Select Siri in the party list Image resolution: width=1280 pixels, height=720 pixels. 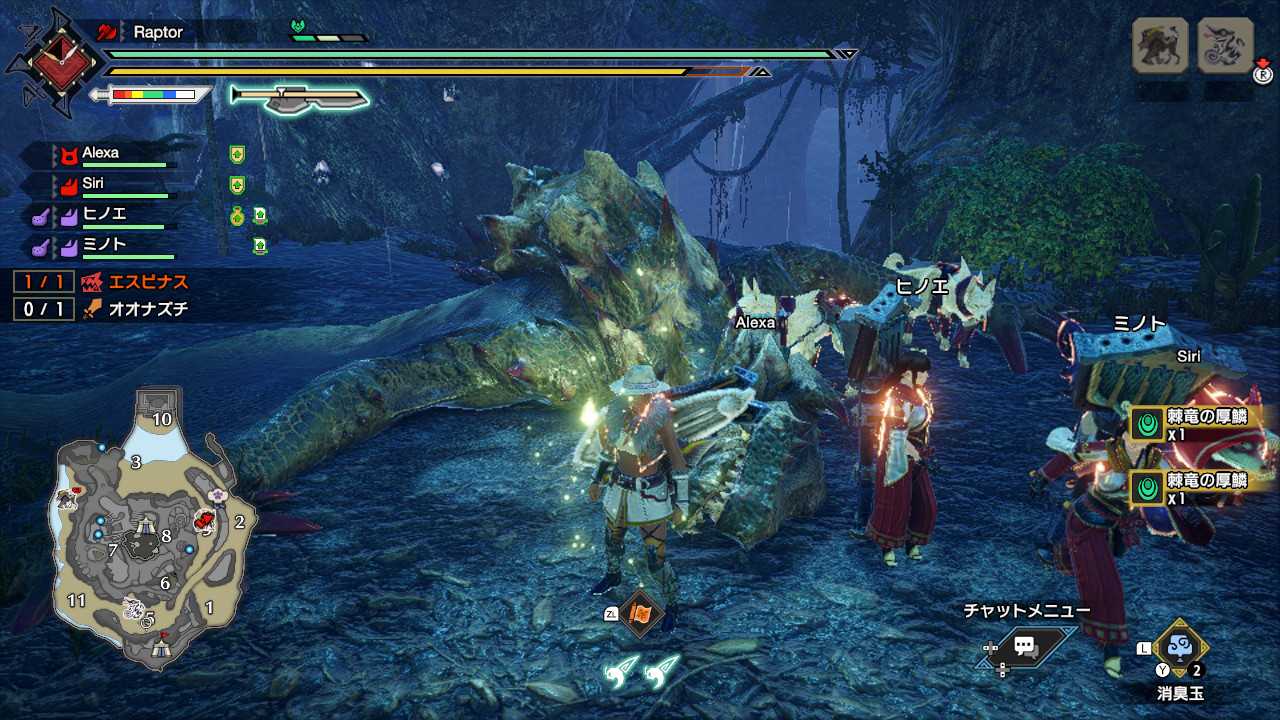tap(93, 184)
